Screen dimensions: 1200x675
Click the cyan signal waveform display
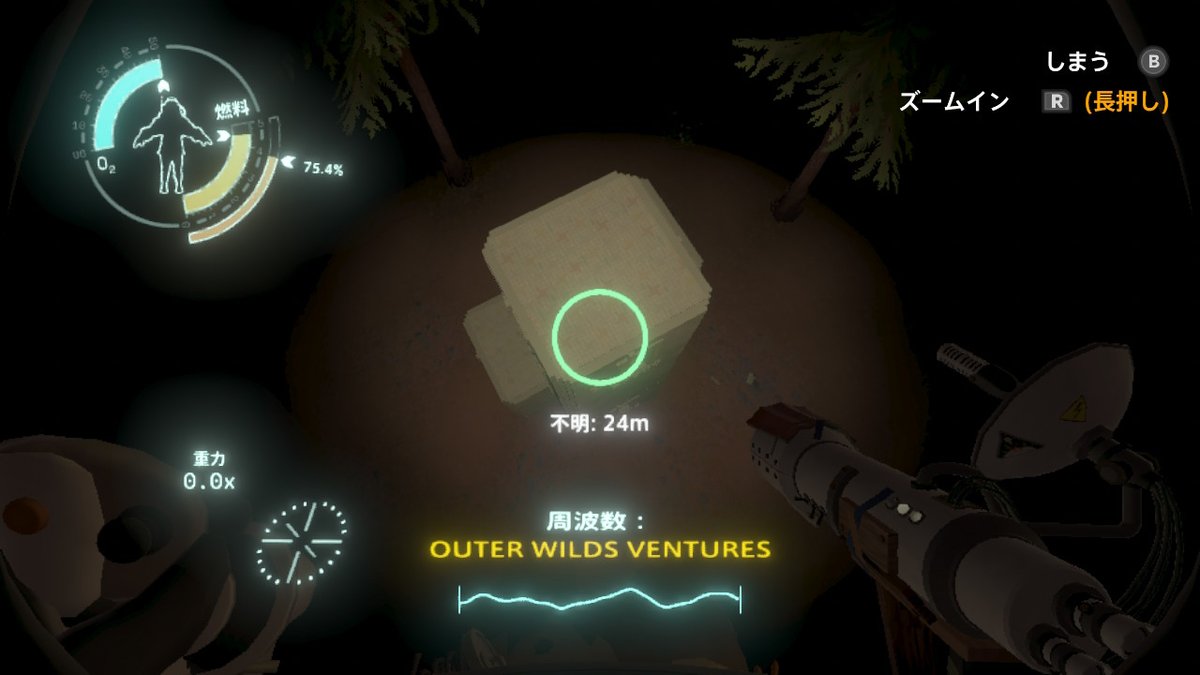(600, 598)
